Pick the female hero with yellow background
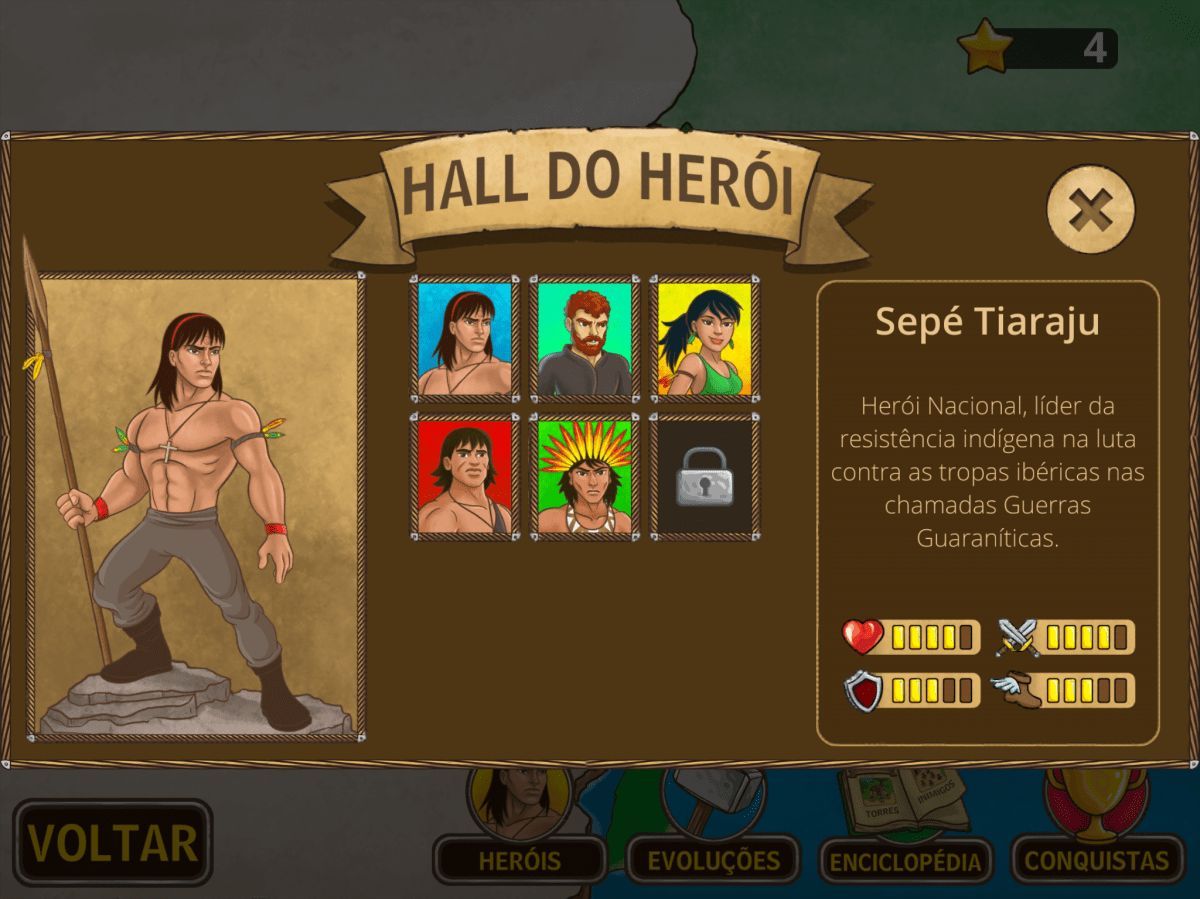 pos(705,339)
